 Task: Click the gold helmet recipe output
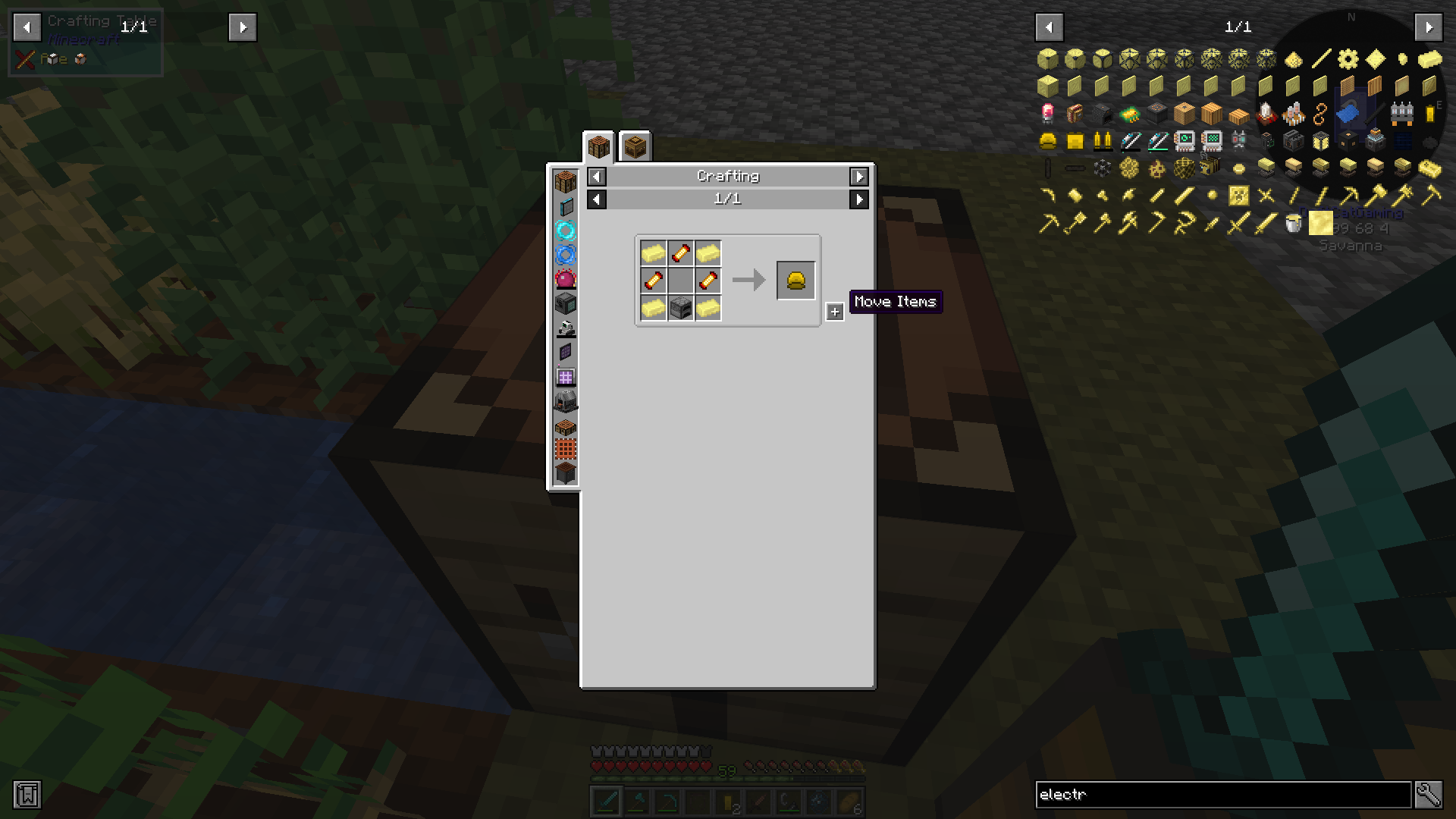point(795,279)
